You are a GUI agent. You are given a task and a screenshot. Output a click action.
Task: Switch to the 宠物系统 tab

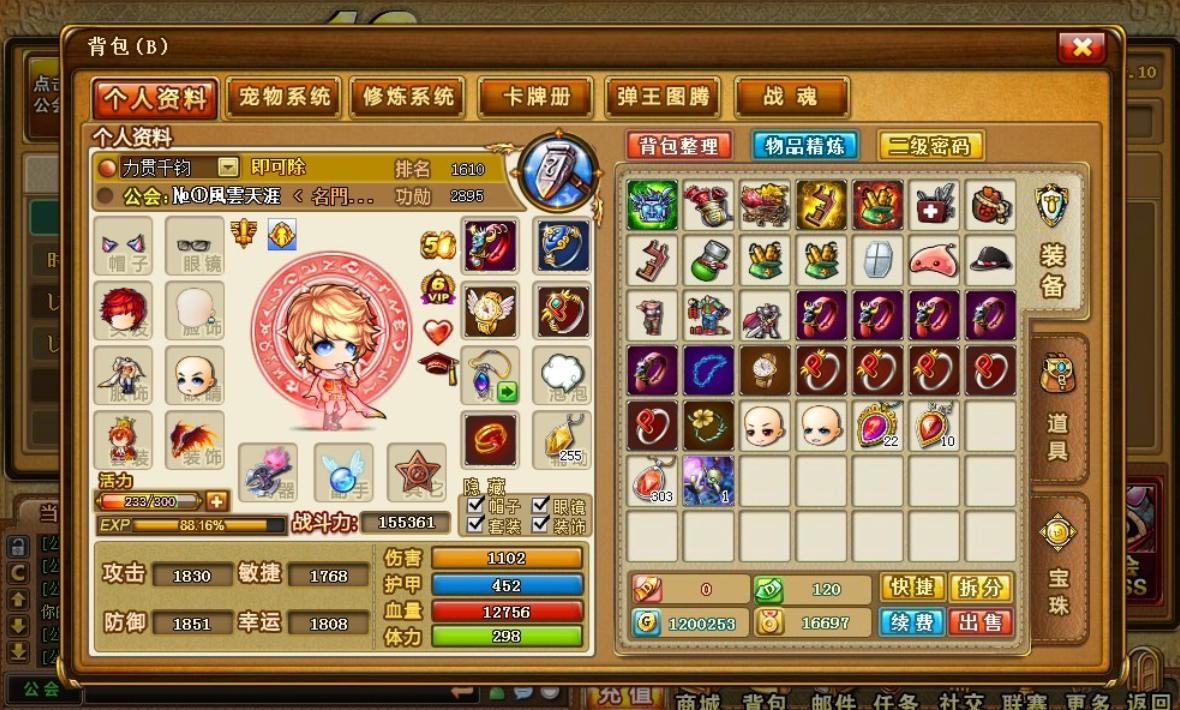coord(284,97)
